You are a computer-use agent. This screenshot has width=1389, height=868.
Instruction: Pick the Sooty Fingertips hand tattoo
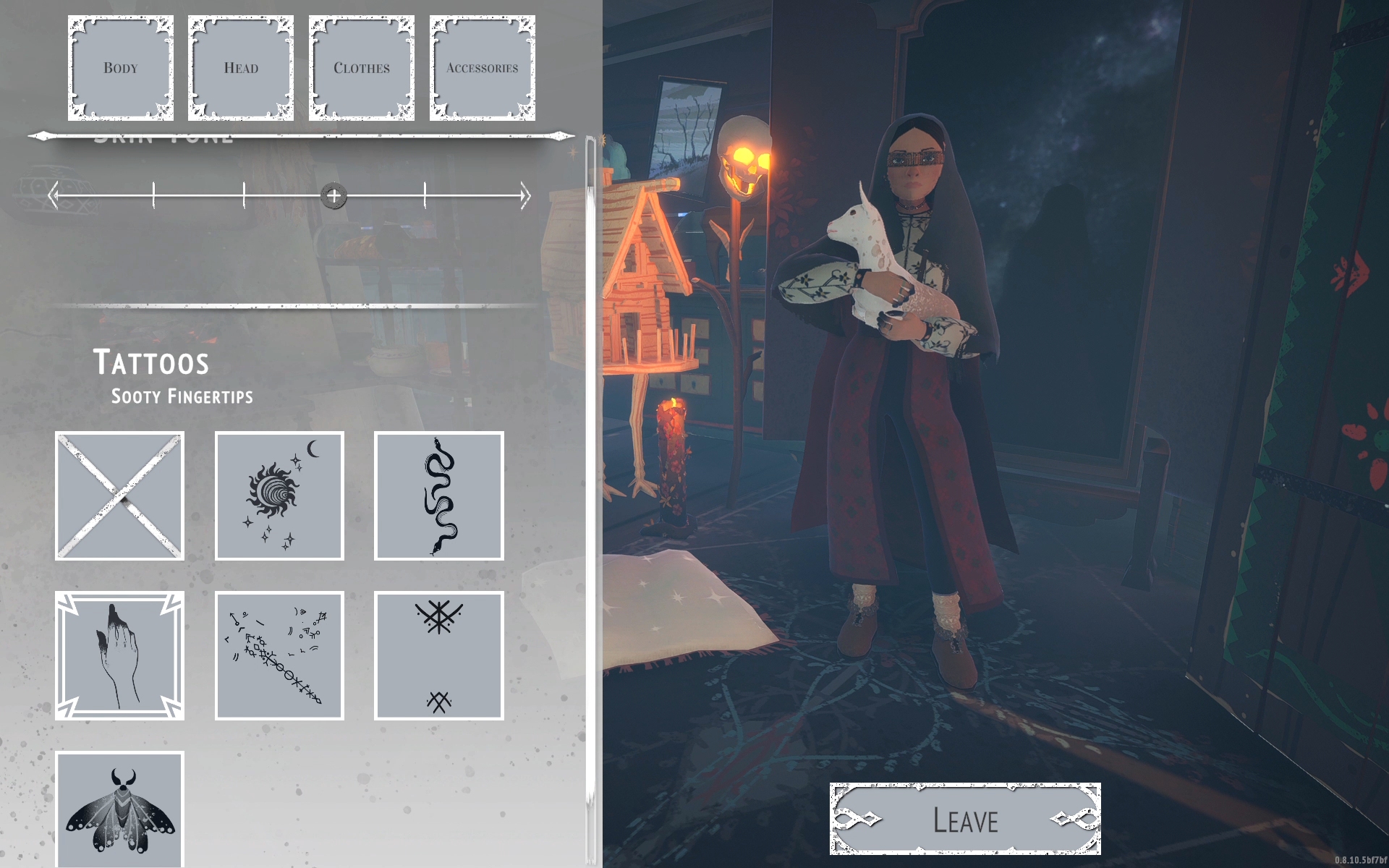tap(120, 655)
